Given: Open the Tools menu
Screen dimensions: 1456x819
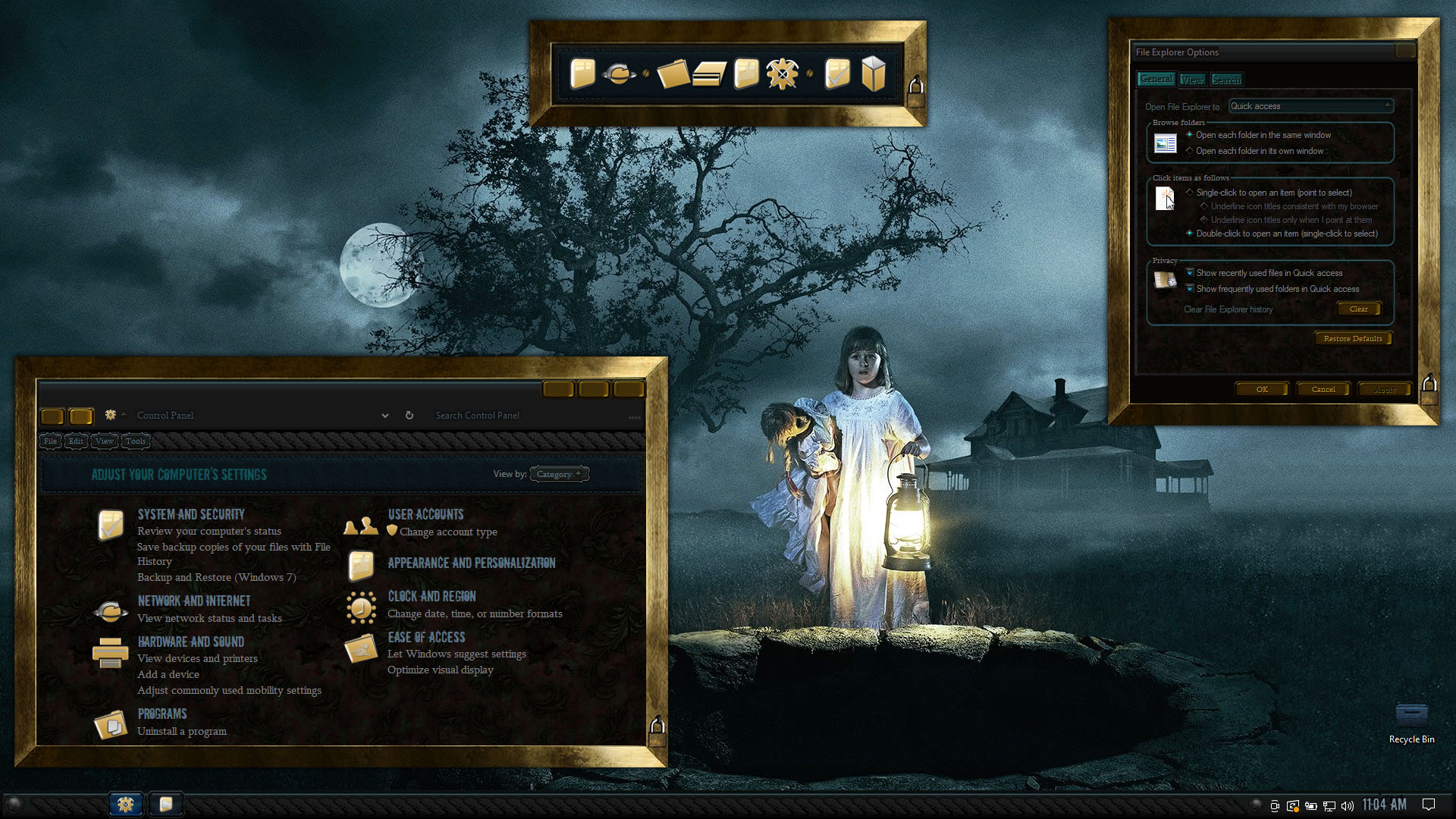Looking at the screenshot, I should click(136, 441).
